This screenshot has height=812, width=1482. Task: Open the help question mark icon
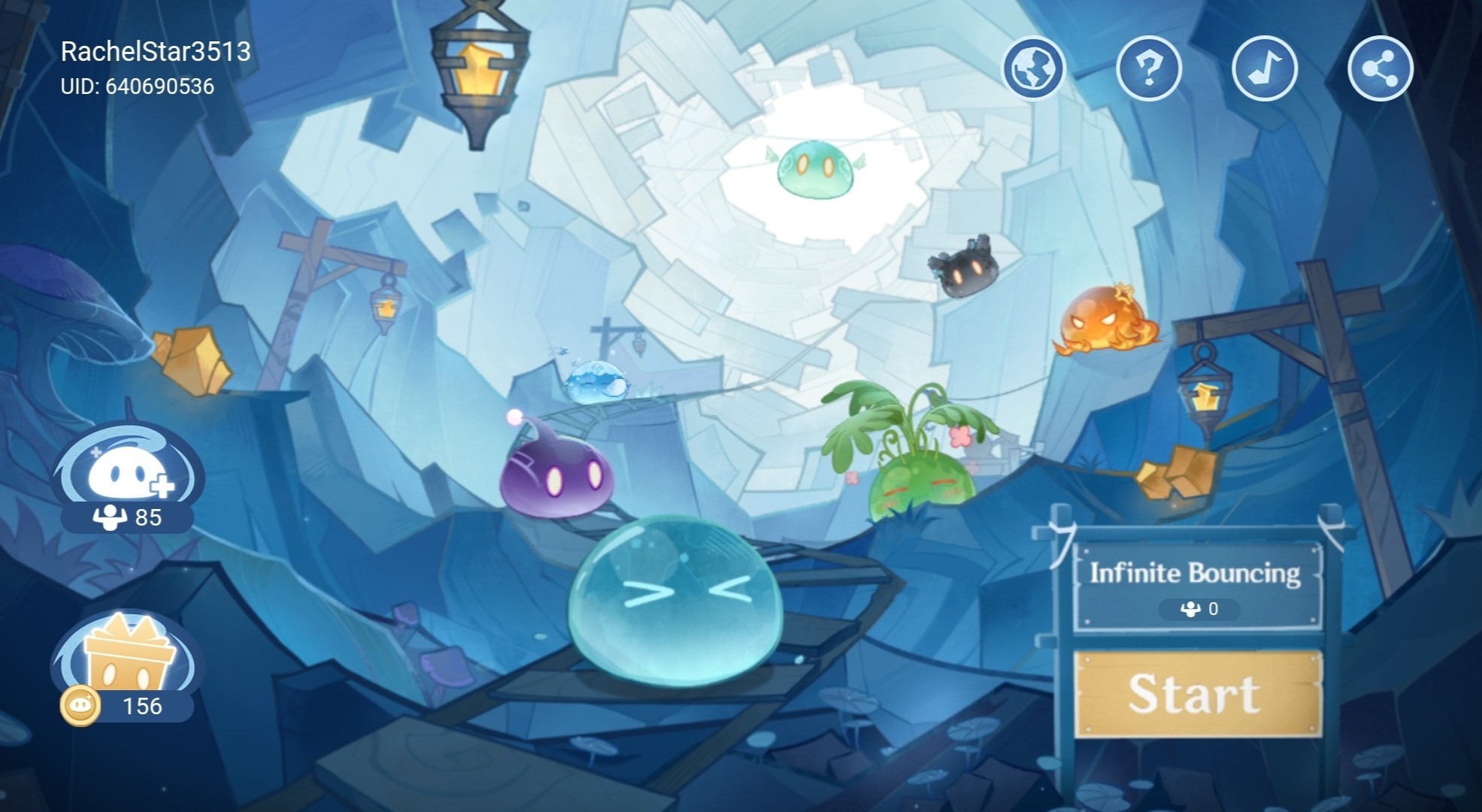[1148, 68]
